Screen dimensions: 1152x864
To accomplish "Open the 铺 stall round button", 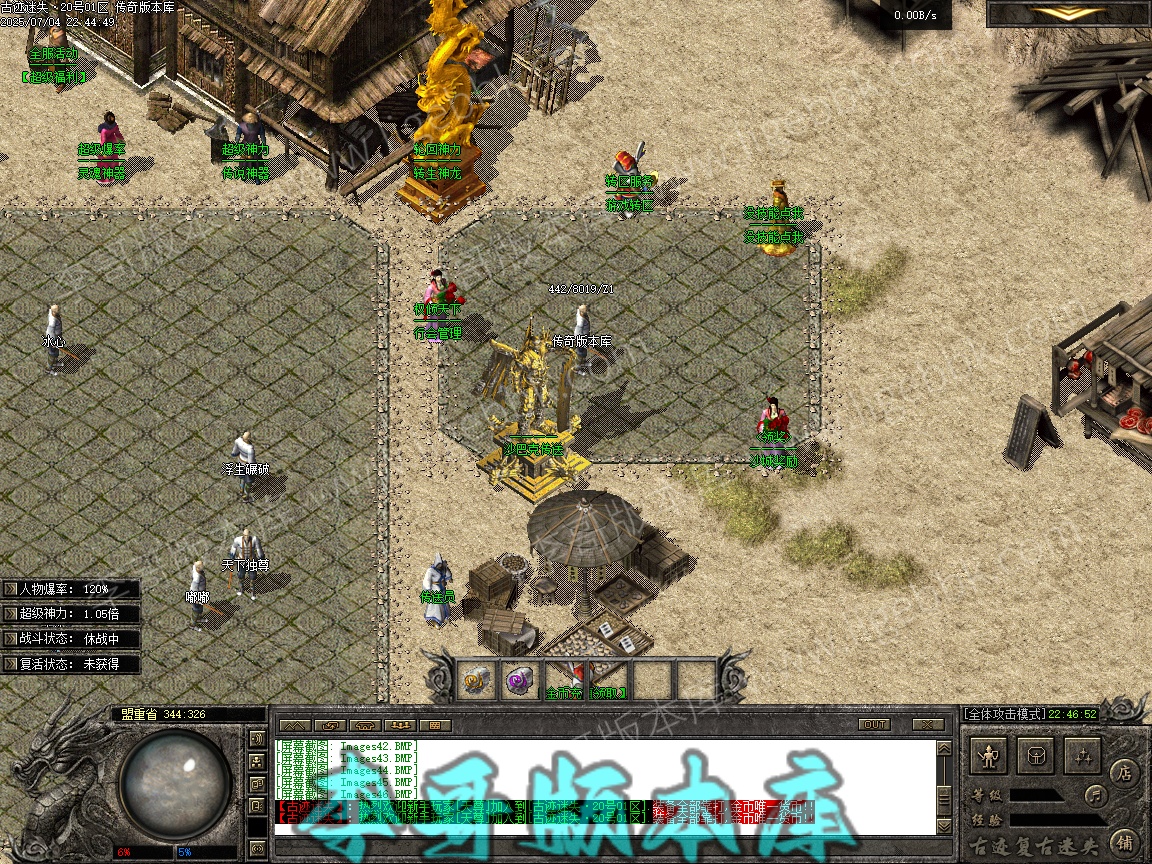I will (x=1124, y=842).
